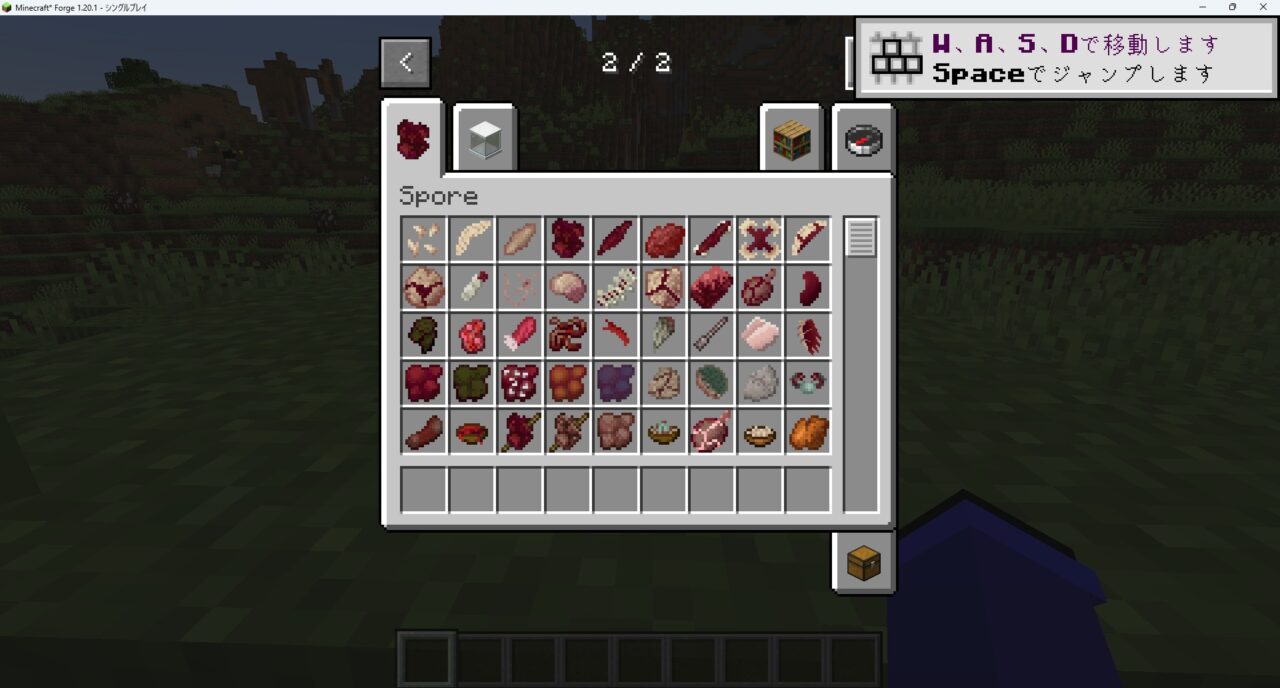Go back to the previous creative tab page

[x=405, y=63]
